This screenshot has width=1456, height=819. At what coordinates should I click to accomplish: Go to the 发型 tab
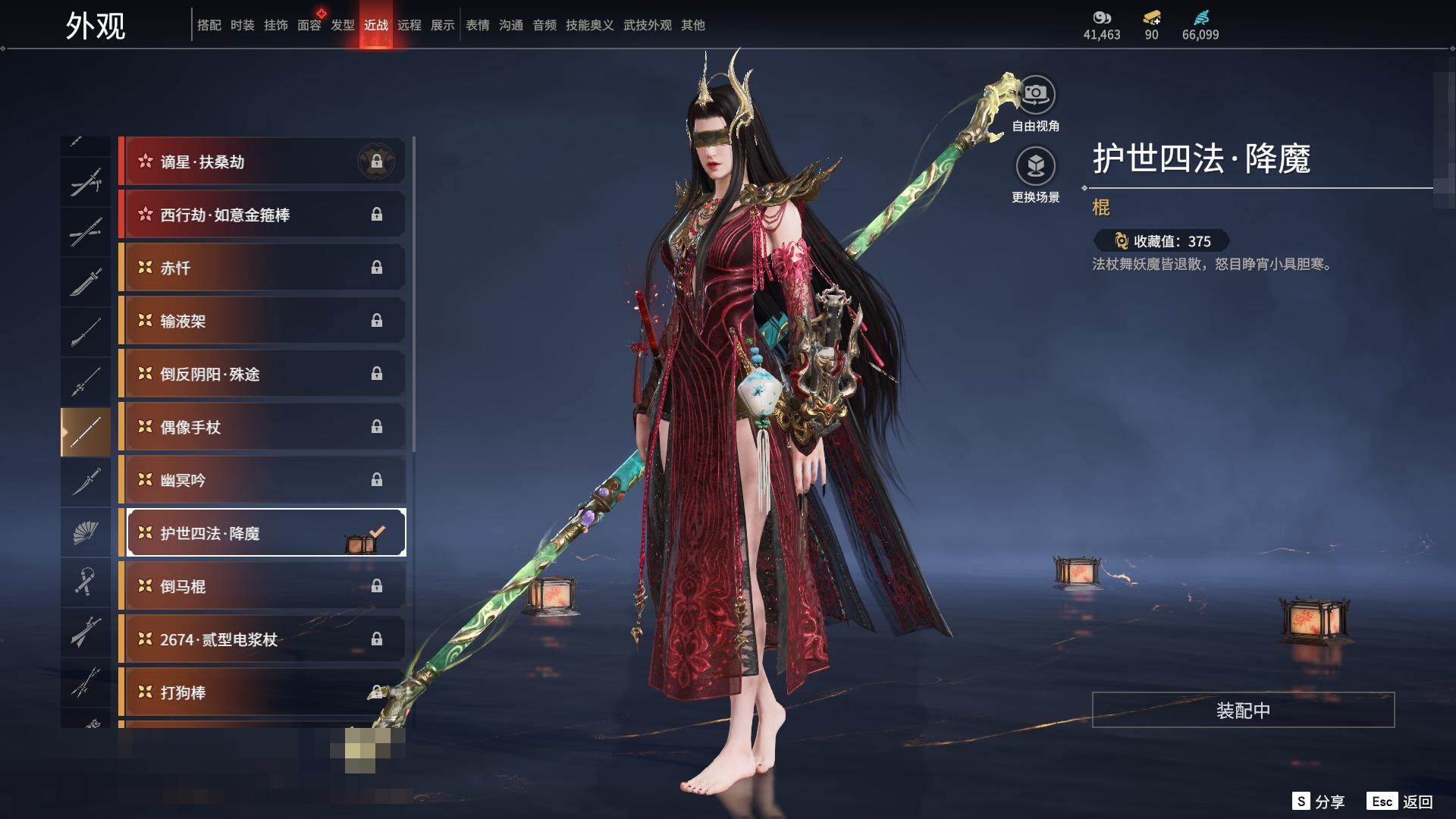343,25
